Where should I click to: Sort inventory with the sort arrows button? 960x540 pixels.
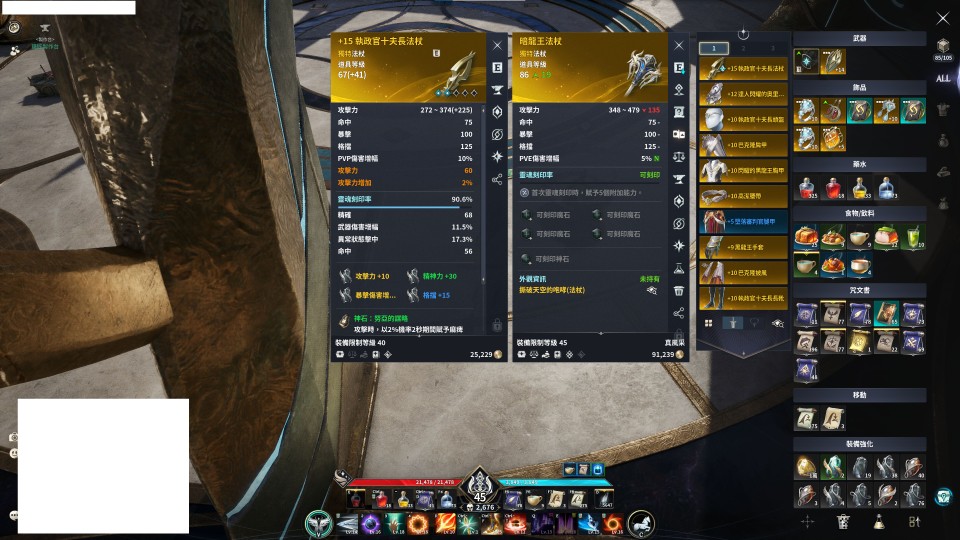click(x=913, y=521)
